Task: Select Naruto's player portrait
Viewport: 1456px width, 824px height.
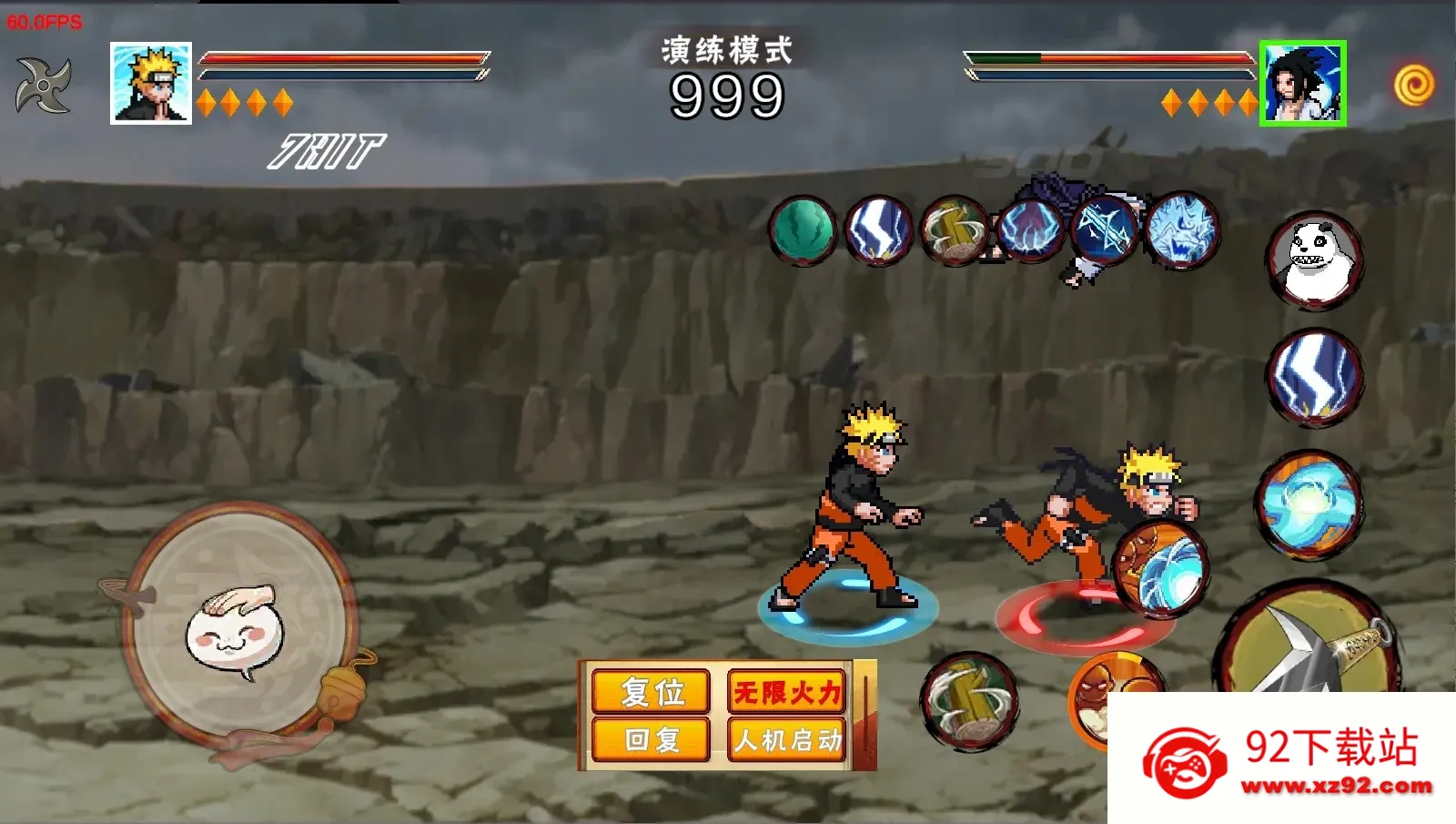Action: (151, 83)
